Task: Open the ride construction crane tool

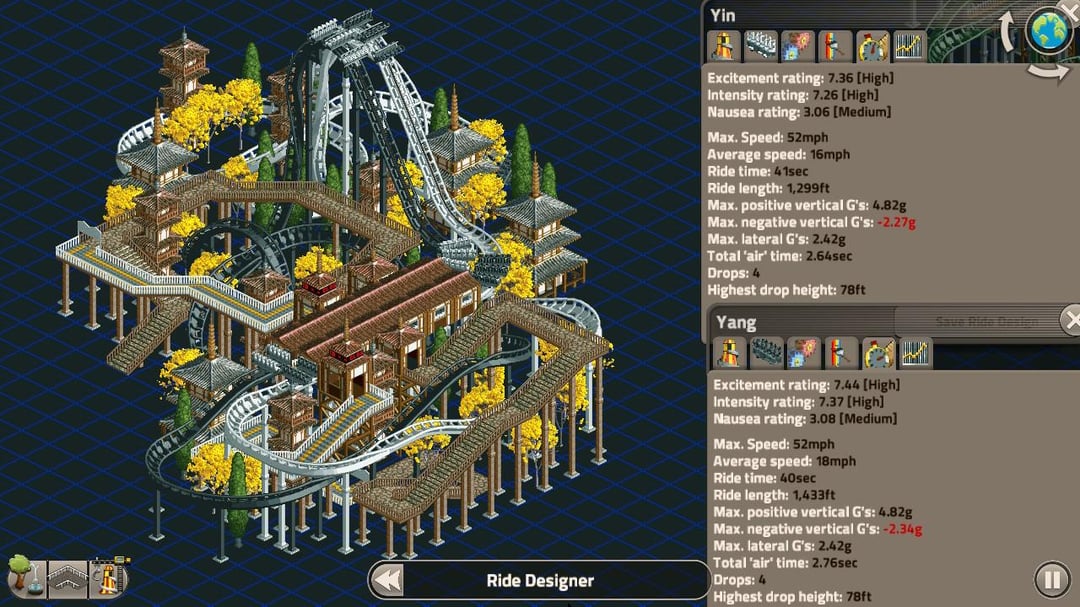Action: tap(109, 577)
